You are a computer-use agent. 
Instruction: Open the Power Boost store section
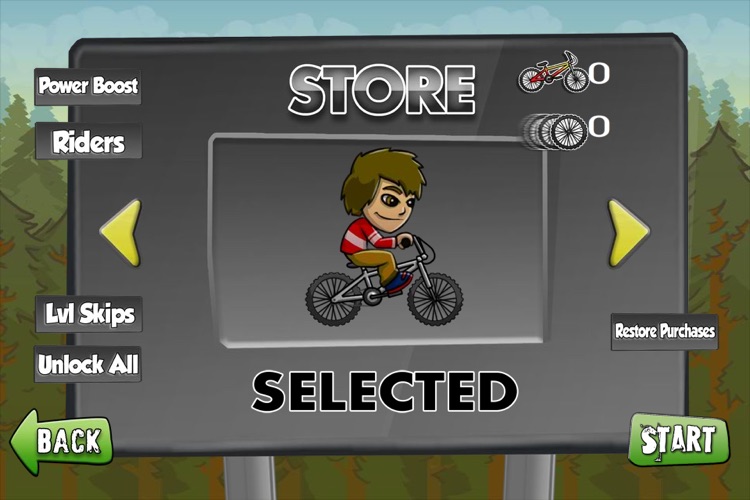(x=88, y=85)
